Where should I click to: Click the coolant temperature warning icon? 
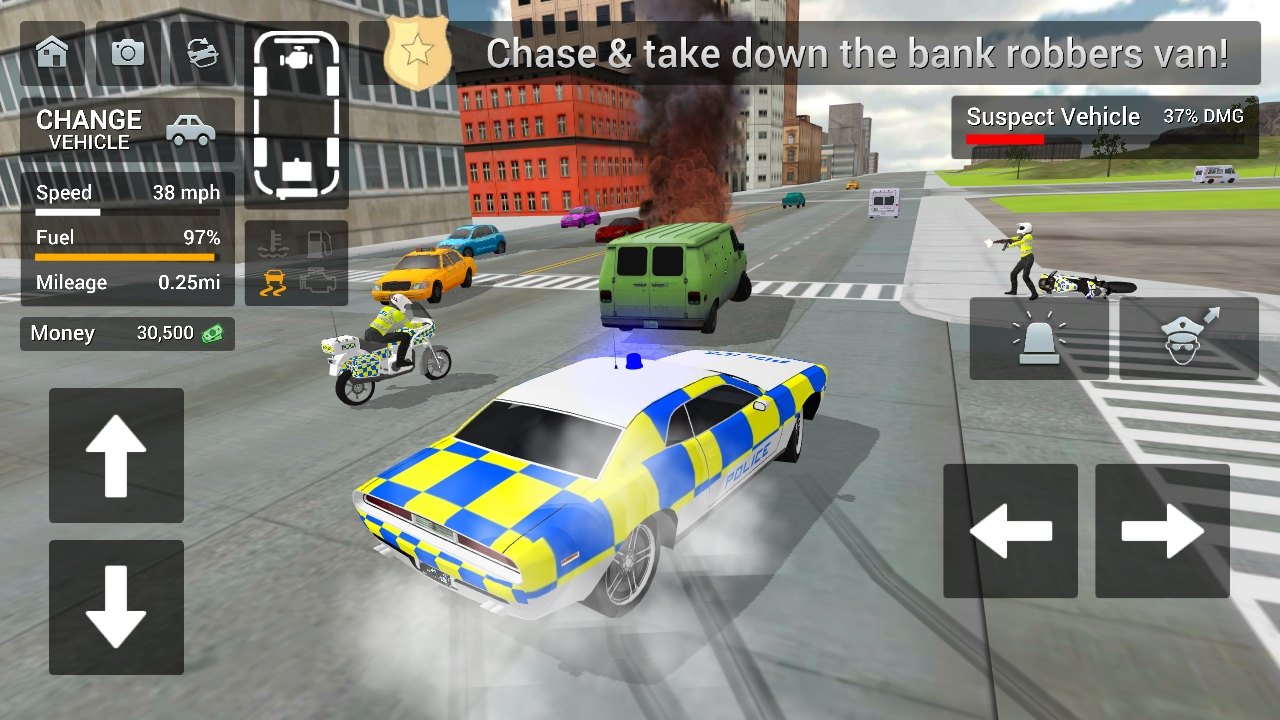tap(272, 240)
